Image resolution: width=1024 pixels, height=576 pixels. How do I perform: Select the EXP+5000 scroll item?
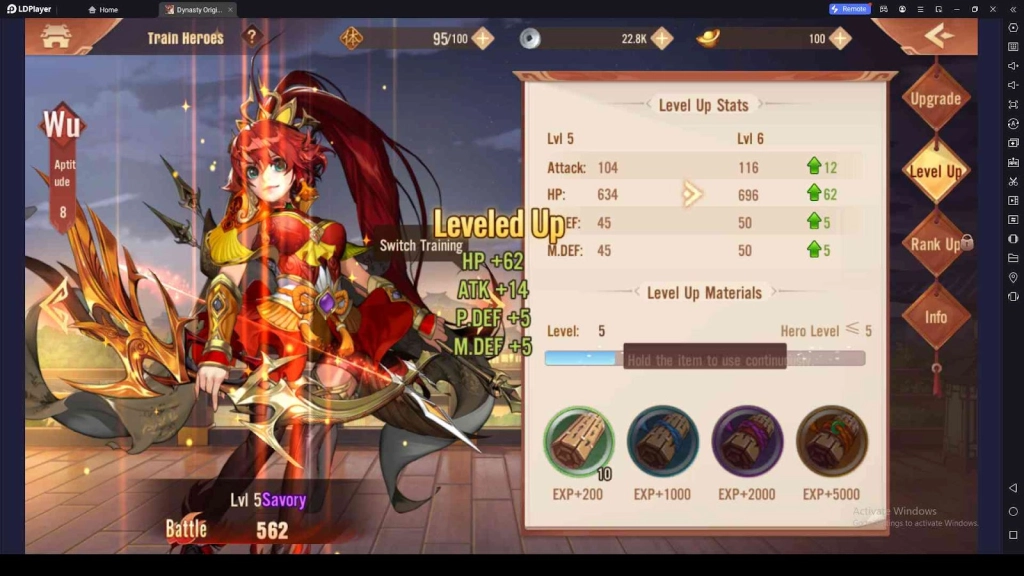[831, 442]
